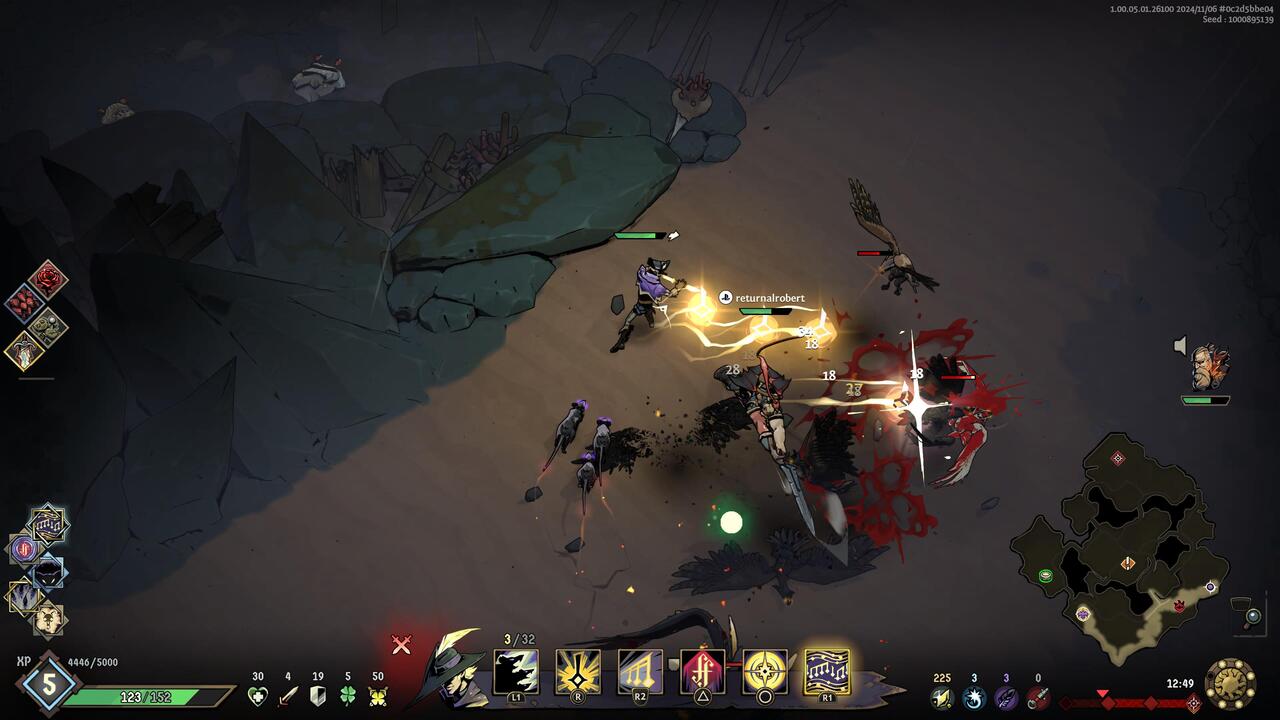Select the green treasure marker on minimap
1280x720 pixels.
1045,575
